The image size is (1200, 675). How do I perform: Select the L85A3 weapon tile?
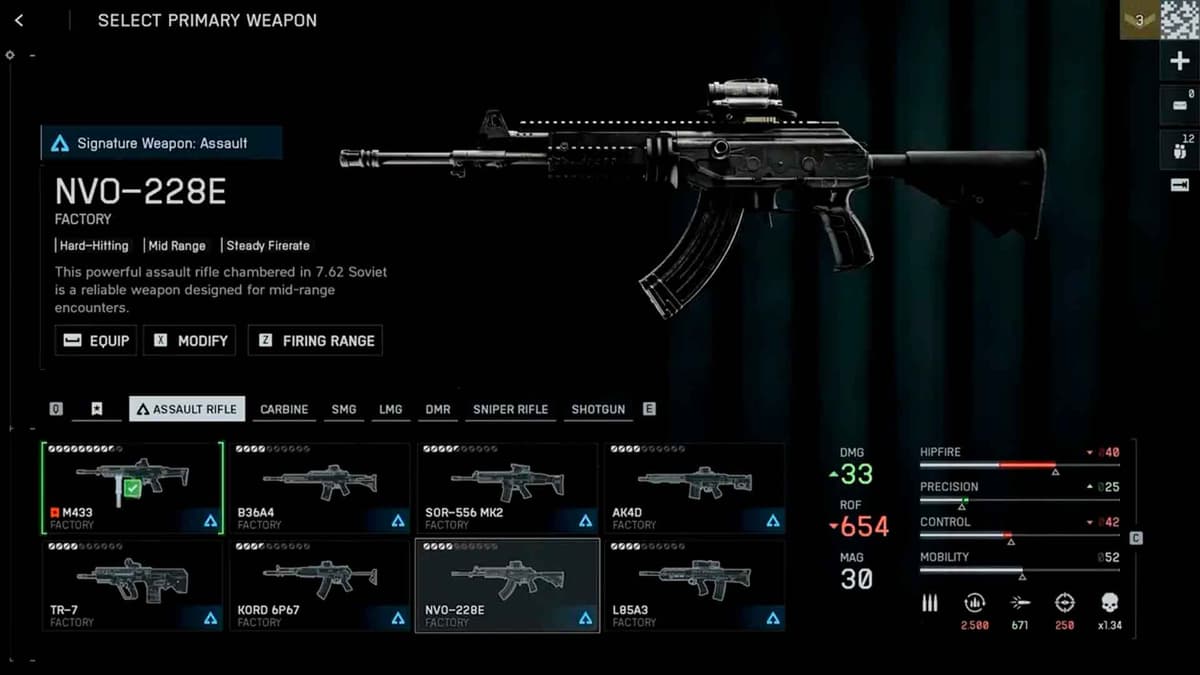[x=694, y=585]
